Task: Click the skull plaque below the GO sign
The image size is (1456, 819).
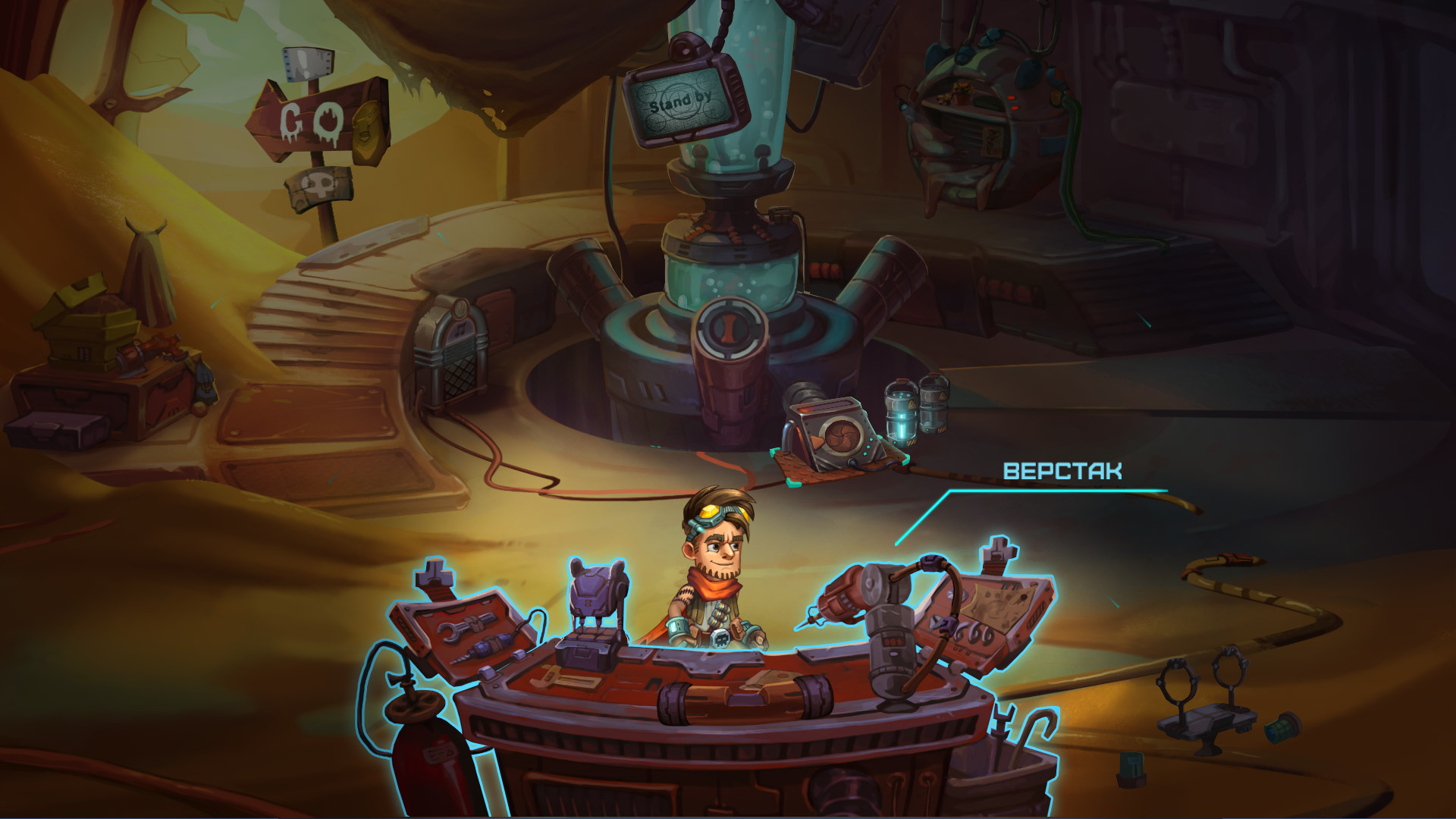Action: coord(318,184)
